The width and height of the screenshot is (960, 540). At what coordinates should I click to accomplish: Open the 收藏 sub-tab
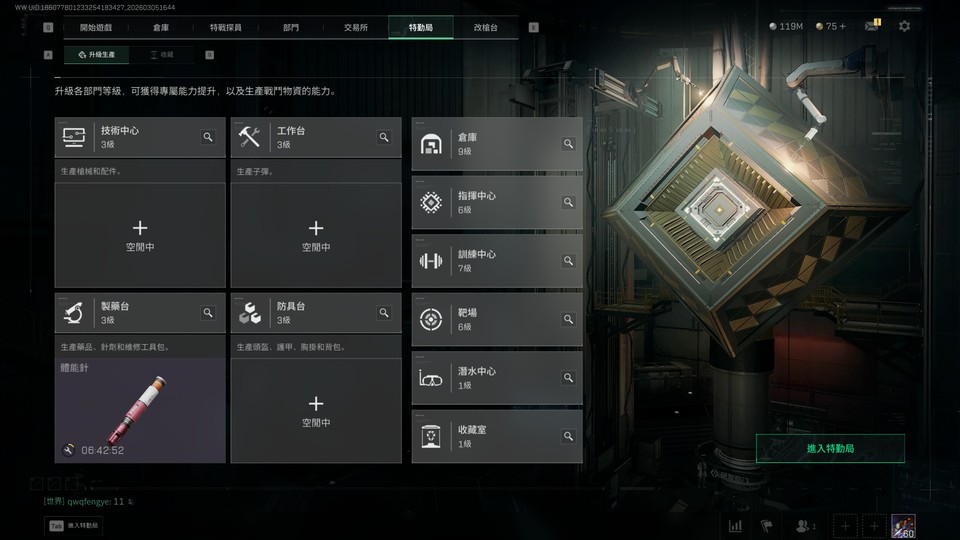(x=167, y=55)
